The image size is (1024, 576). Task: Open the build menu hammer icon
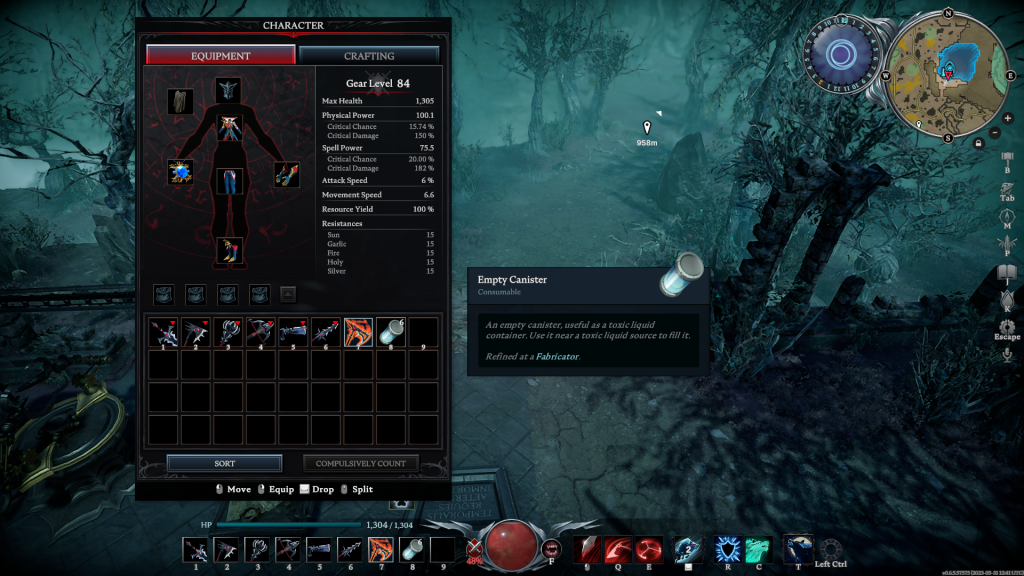point(1007,157)
